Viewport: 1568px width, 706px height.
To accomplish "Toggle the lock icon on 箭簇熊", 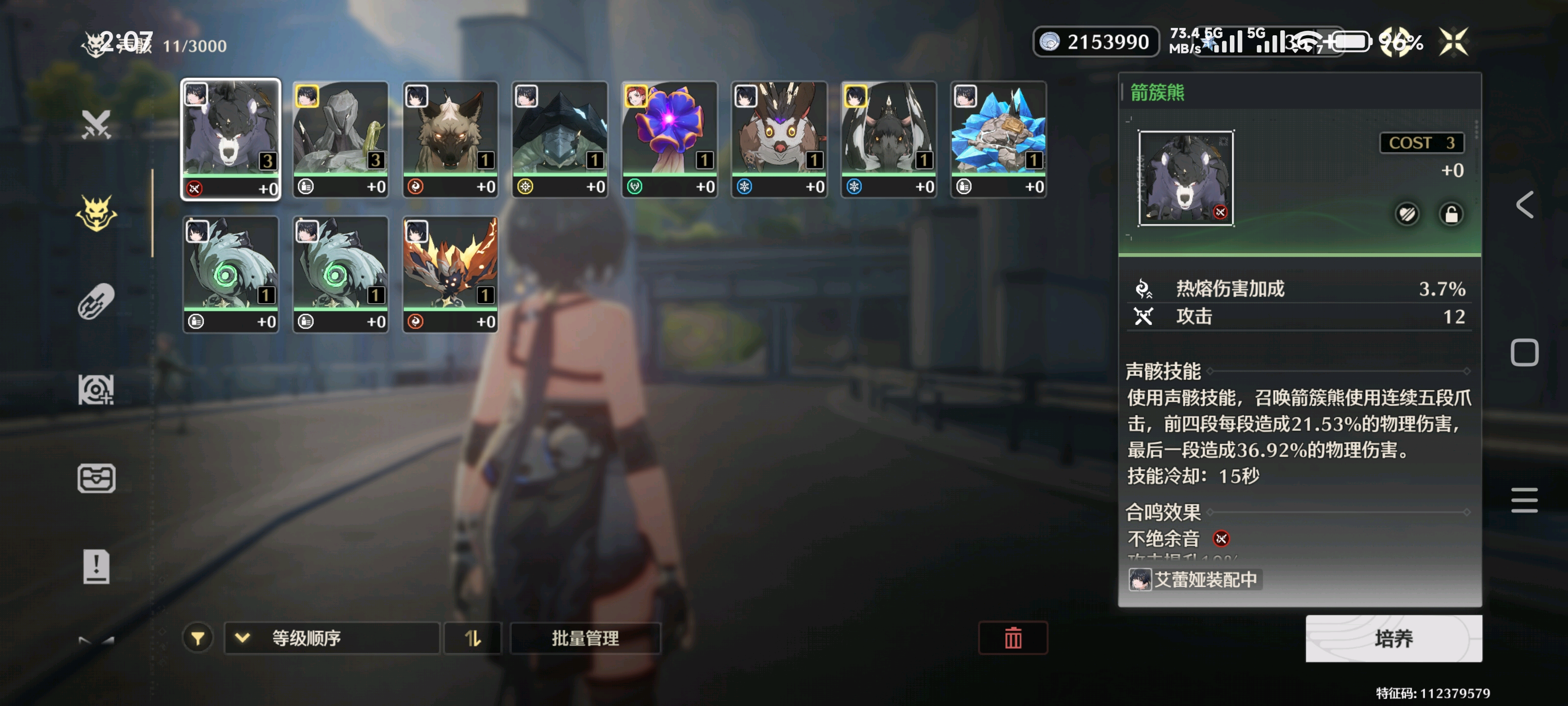I will (1451, 214).
